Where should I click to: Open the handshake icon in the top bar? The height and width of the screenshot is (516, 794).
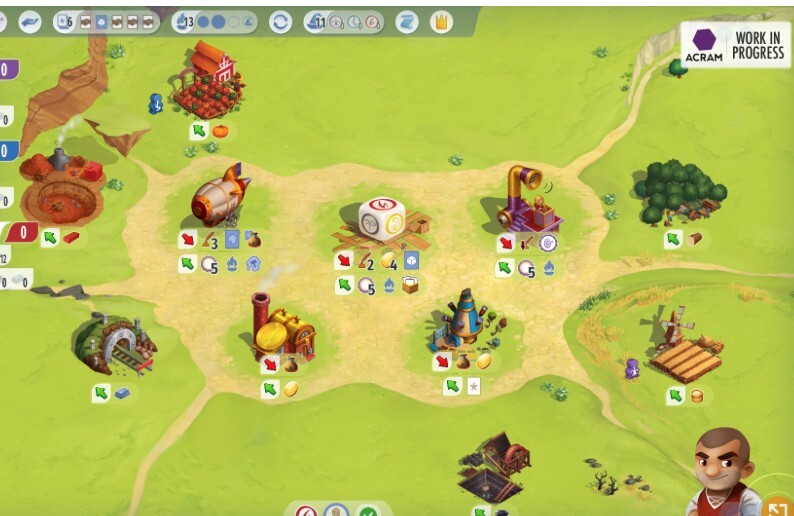coord(30,21)
